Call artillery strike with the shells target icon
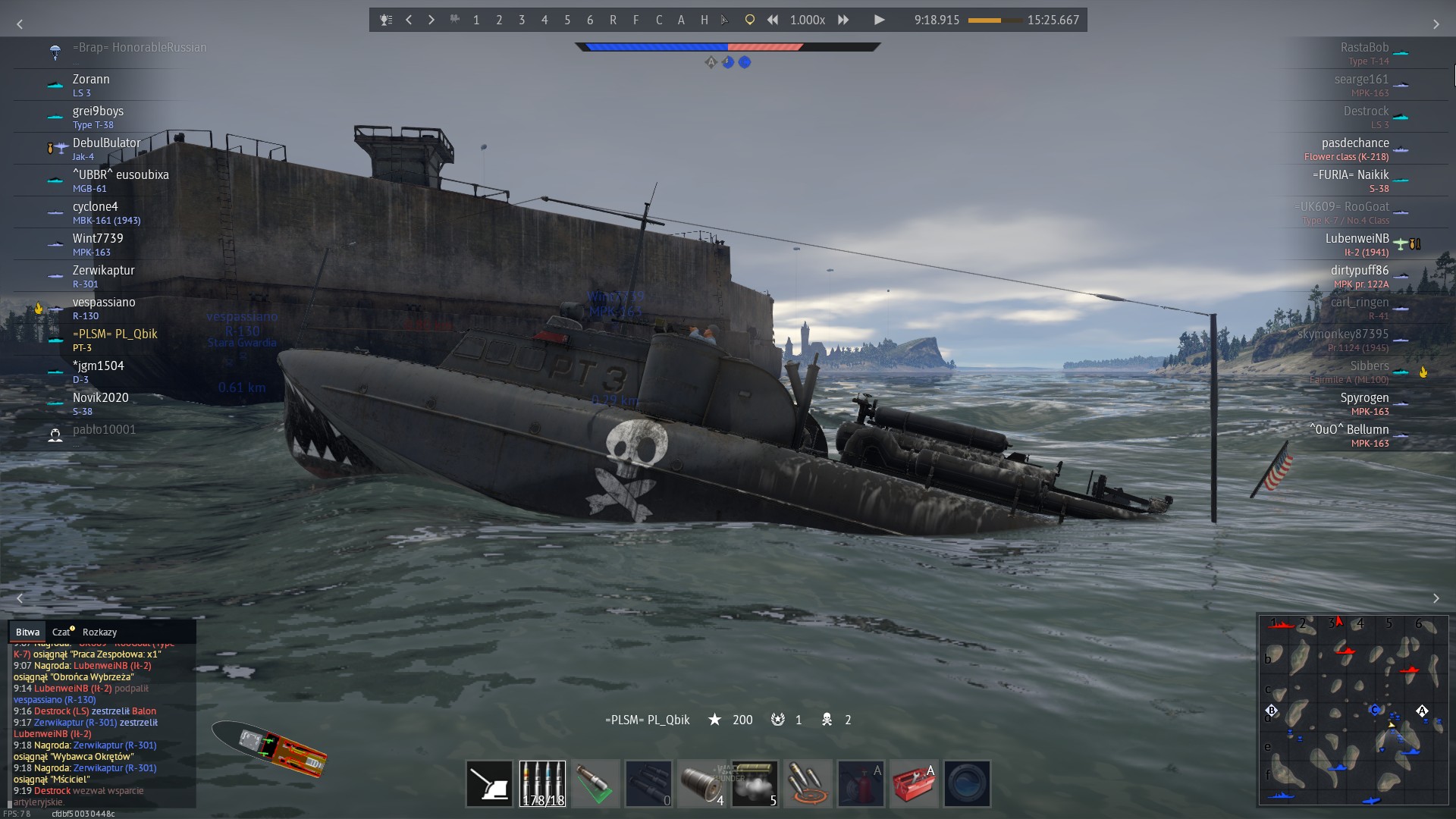The image size is (1456, 819). click(808, 783)
